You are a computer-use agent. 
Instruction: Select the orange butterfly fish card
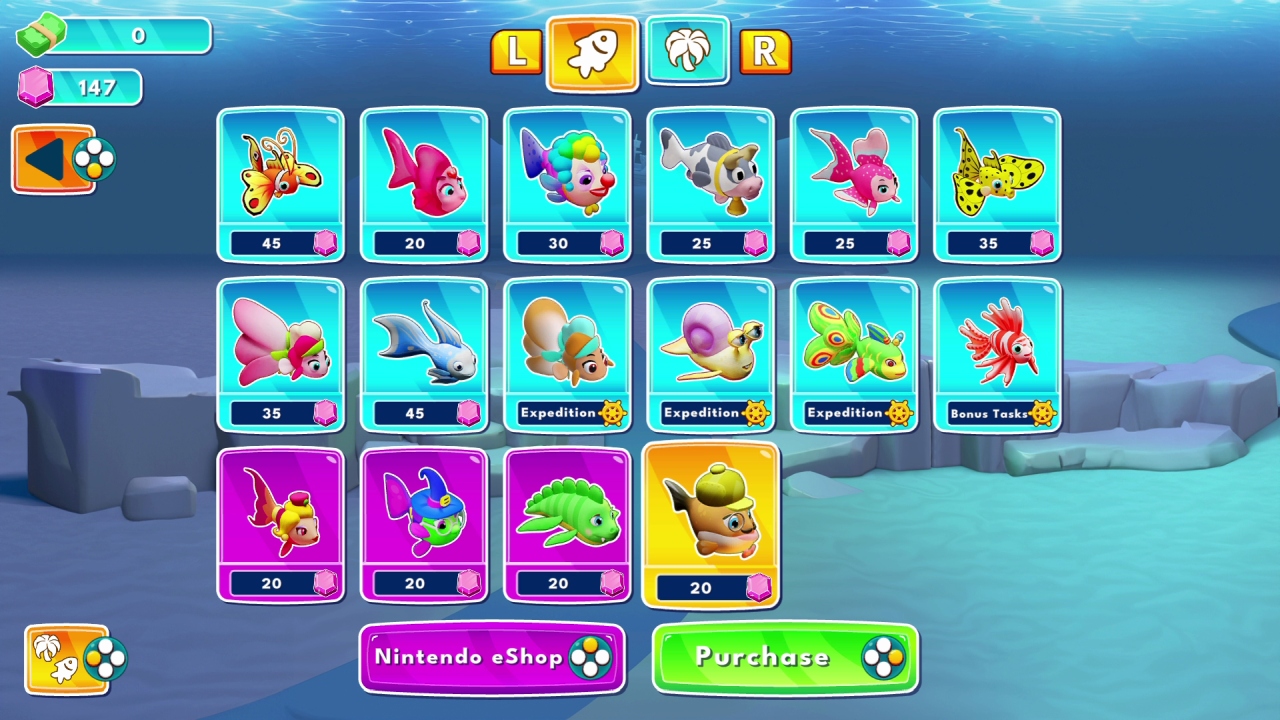pyautogui.click(x=281, y=185)
